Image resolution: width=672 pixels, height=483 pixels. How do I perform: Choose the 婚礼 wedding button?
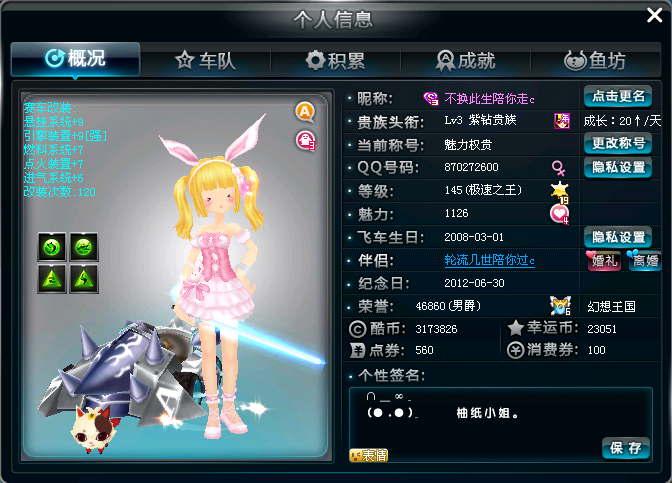tap(602, 260)
